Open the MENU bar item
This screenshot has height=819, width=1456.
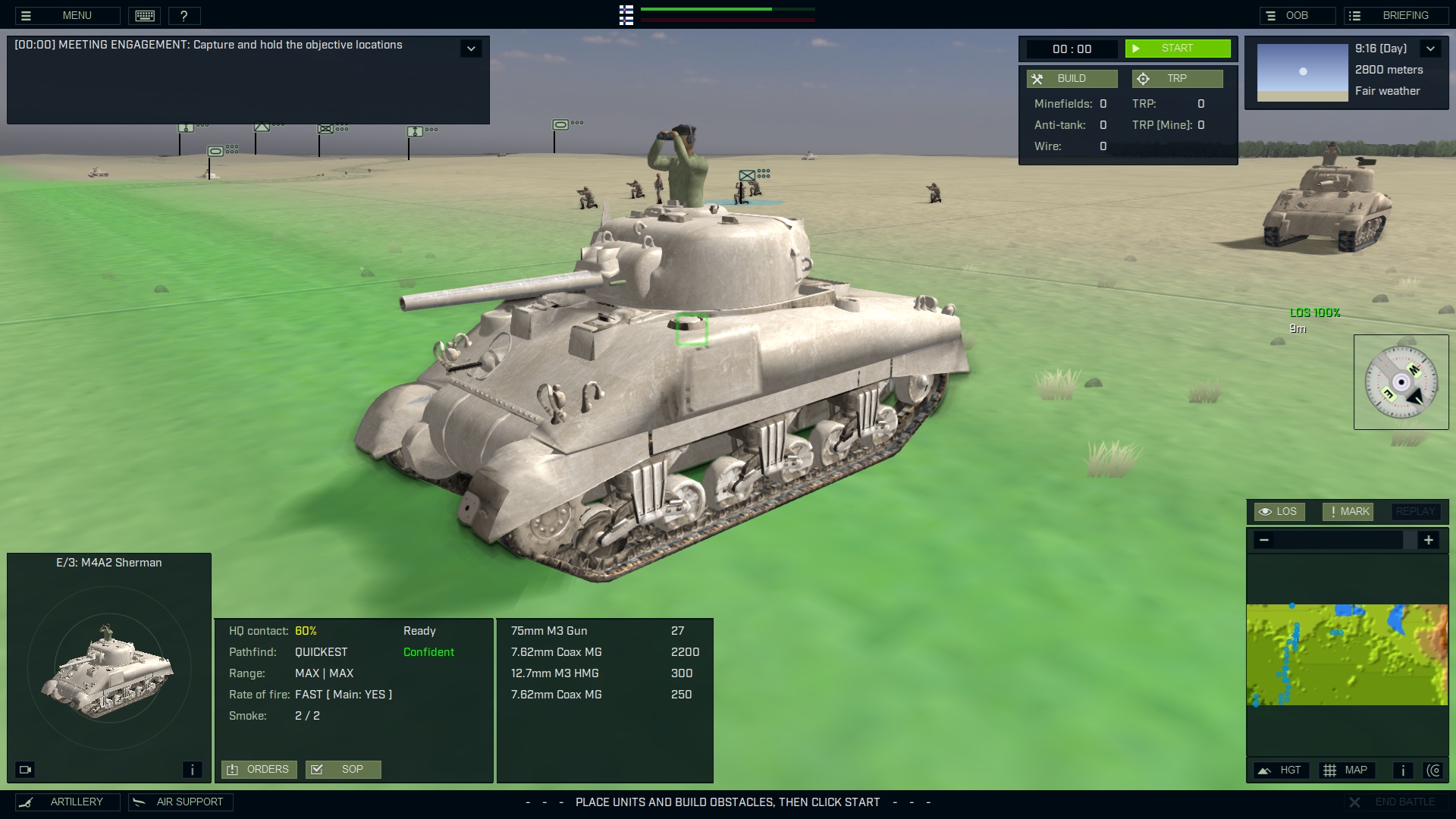coord(76,15)
